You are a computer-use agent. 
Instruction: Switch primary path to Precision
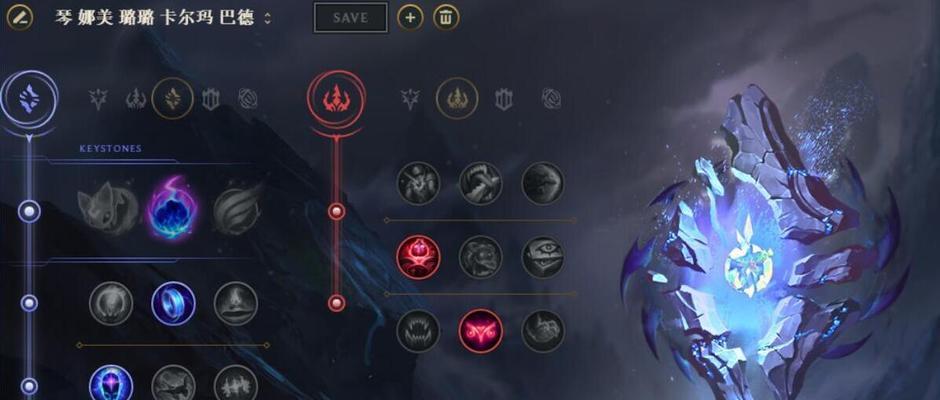[x=98, y=98]
